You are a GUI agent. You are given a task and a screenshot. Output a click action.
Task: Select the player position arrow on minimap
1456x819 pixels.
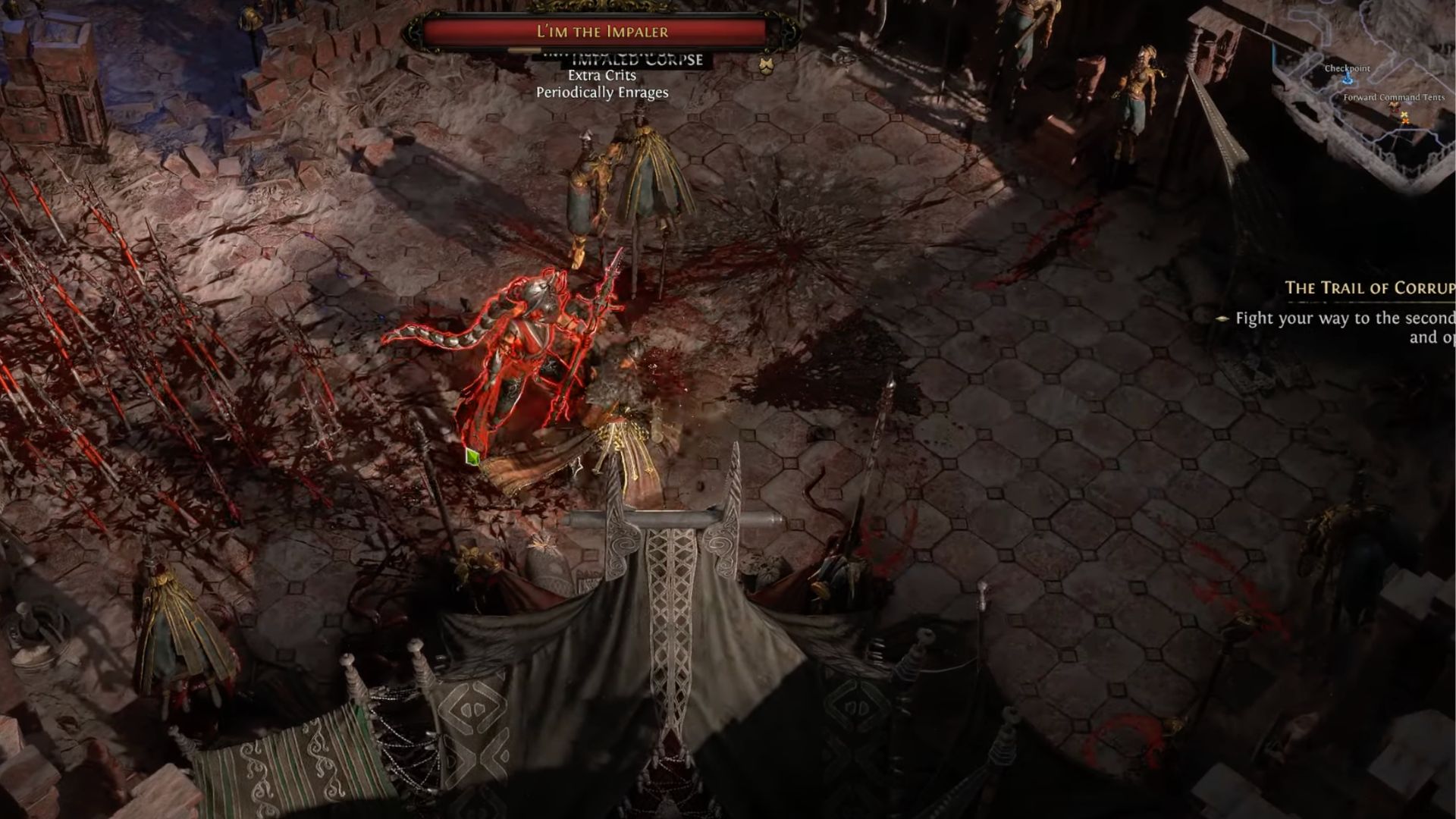1394,105
